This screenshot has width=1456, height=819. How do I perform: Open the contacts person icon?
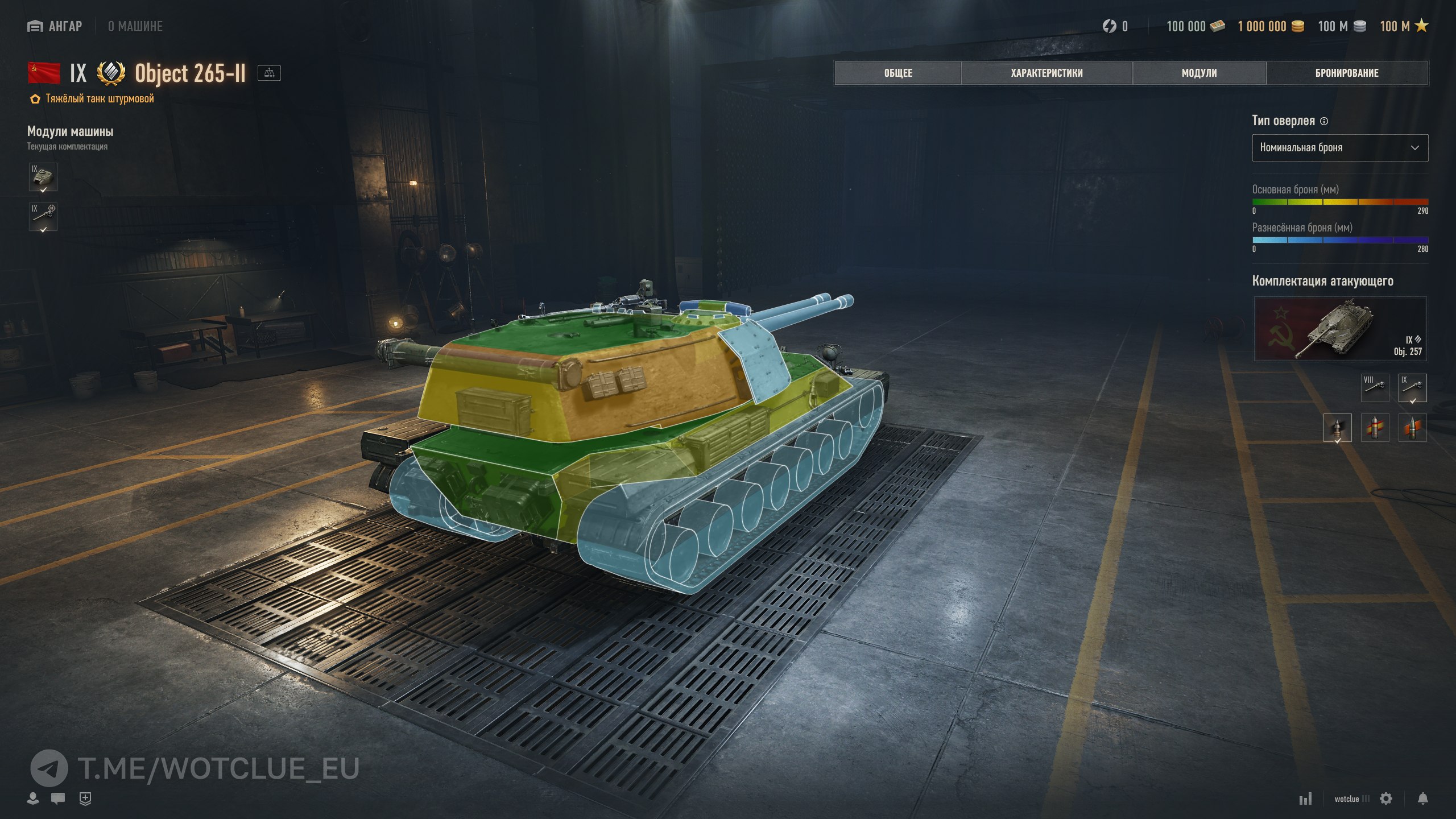[33, 799]
